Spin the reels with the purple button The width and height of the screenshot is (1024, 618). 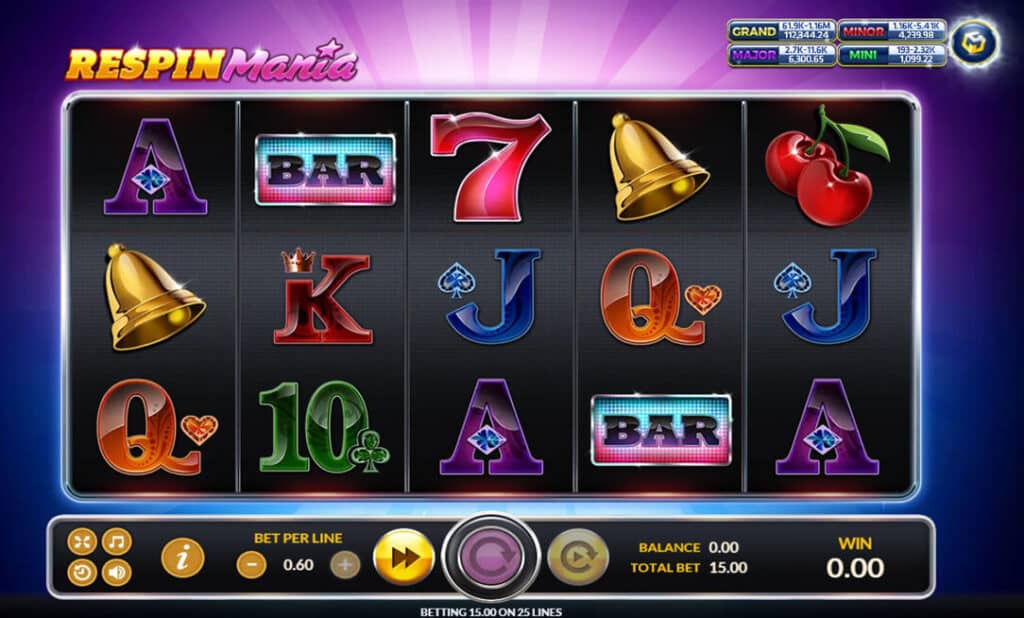point(491,556)
